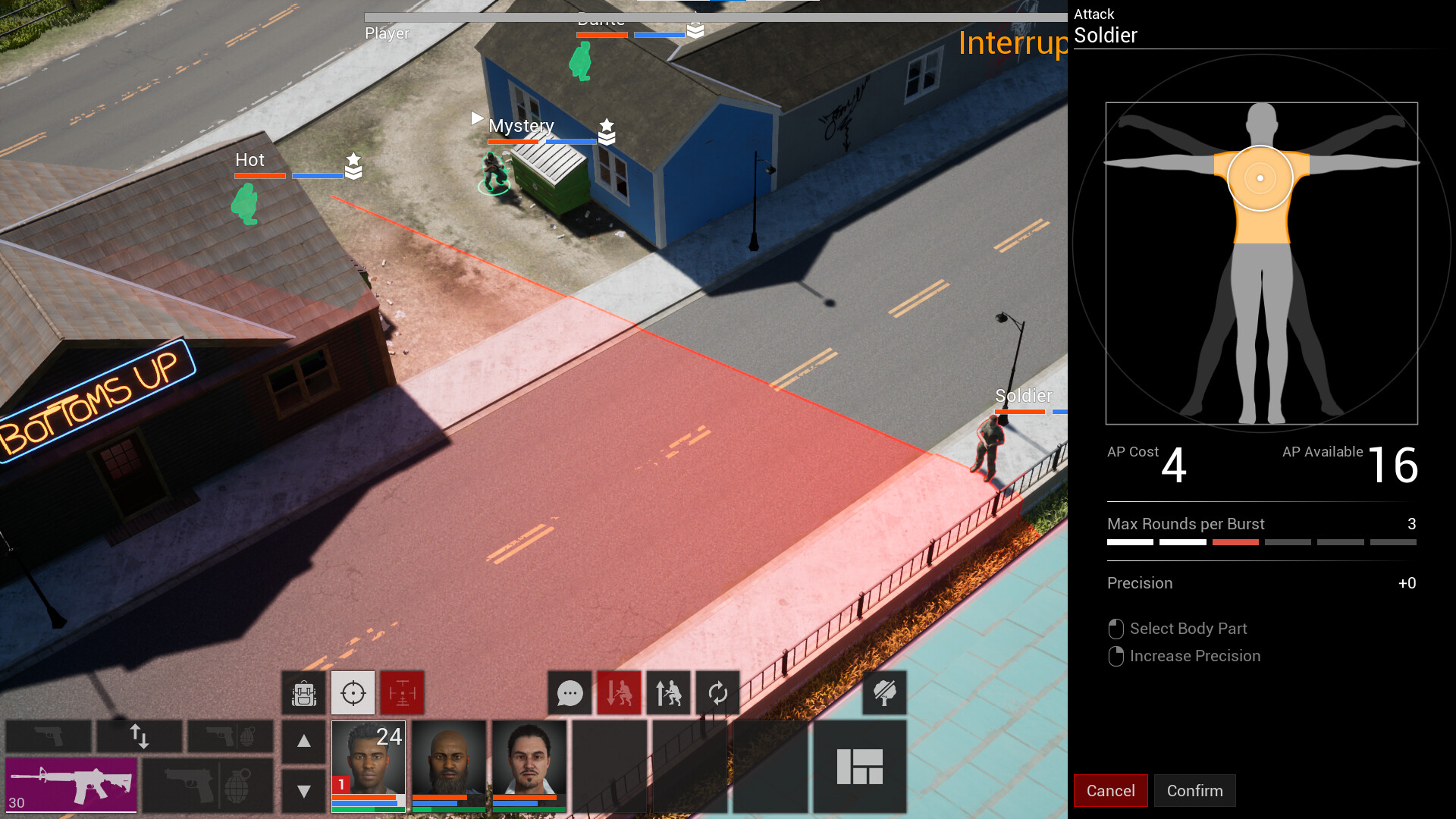Image resolution: width=1456 pixels, height=819 pixels.
Task: Open the chat bubble action icon
Action: (x=569, y=692)
